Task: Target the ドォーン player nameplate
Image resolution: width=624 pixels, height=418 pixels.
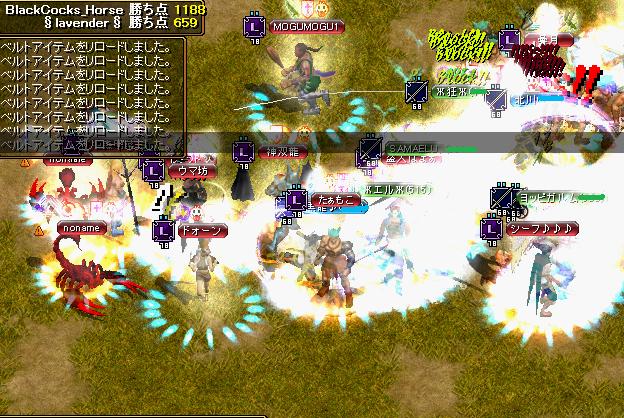Action: click(x=203, y=230)
